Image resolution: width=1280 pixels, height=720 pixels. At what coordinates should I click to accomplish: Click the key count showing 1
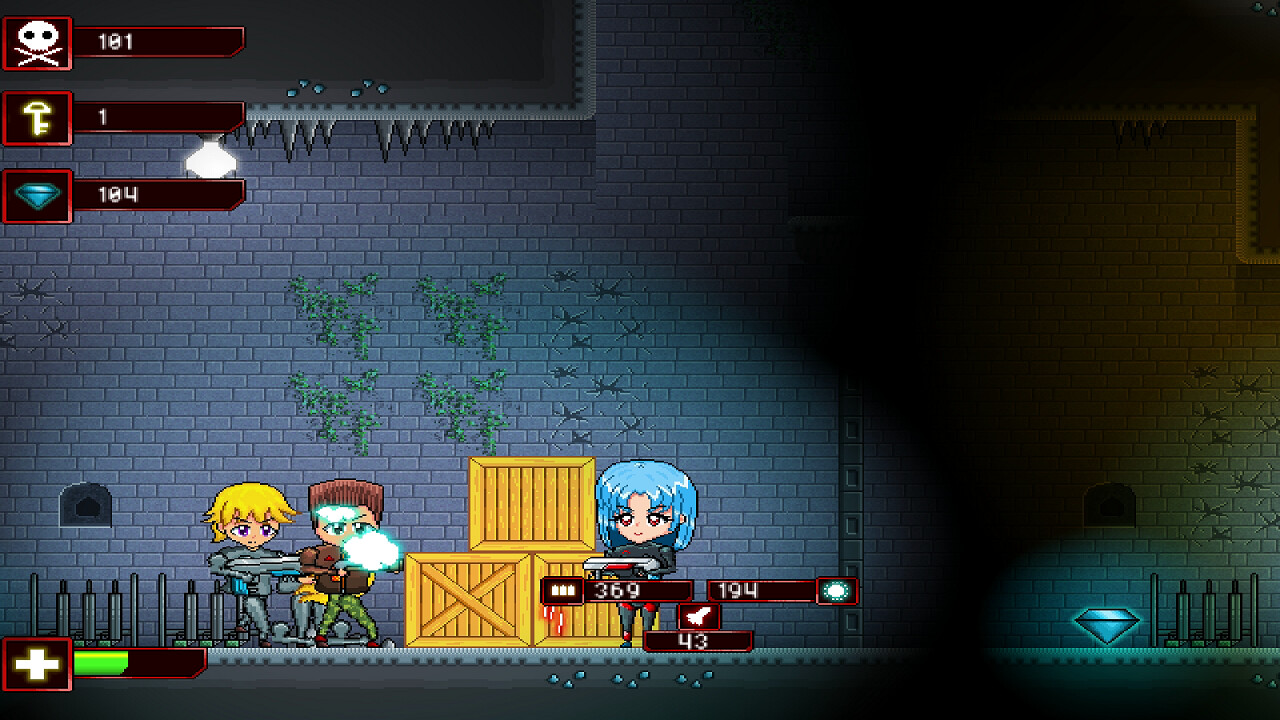108,119
